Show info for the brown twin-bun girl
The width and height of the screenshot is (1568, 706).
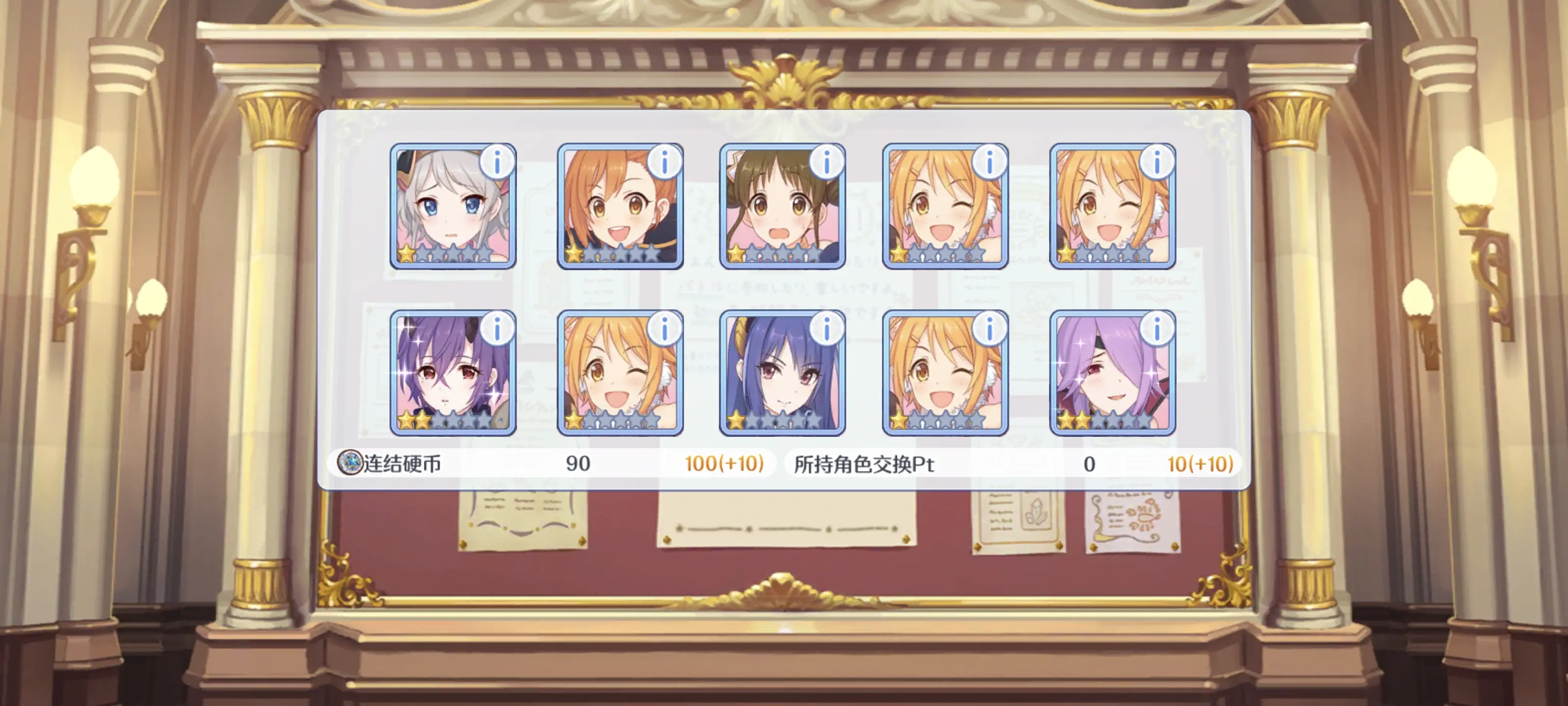pyautogui.click(x=826, y=163)
